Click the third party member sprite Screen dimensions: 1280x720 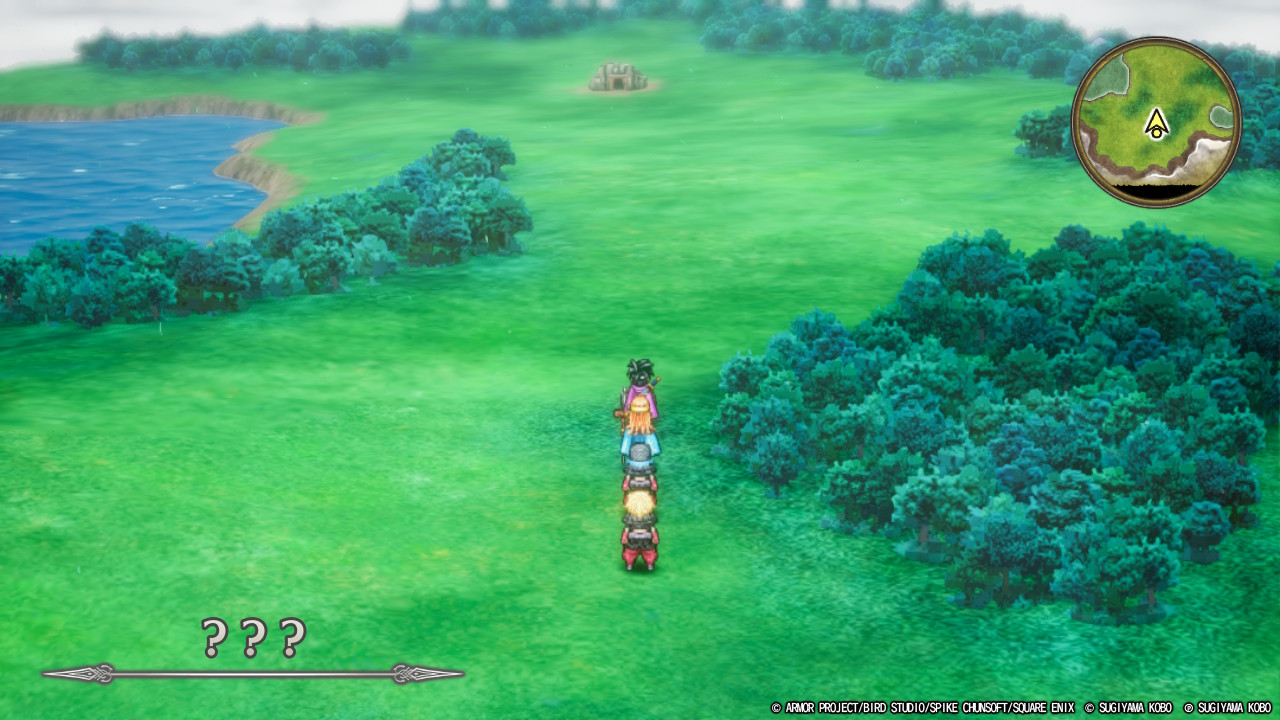pyautogui.click(x=638, y=465)
